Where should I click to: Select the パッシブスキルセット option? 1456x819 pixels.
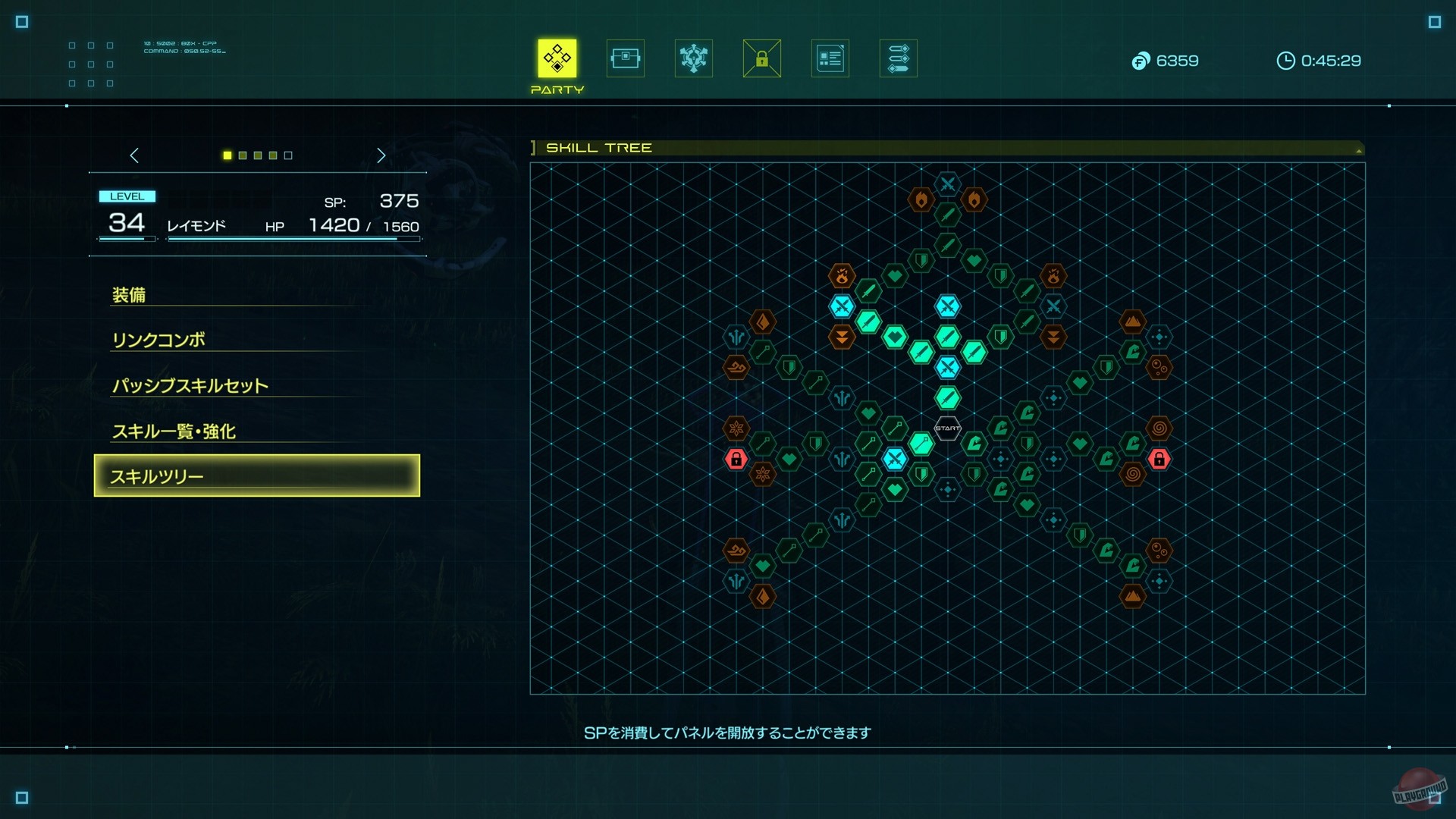click(x=190, y=385)
